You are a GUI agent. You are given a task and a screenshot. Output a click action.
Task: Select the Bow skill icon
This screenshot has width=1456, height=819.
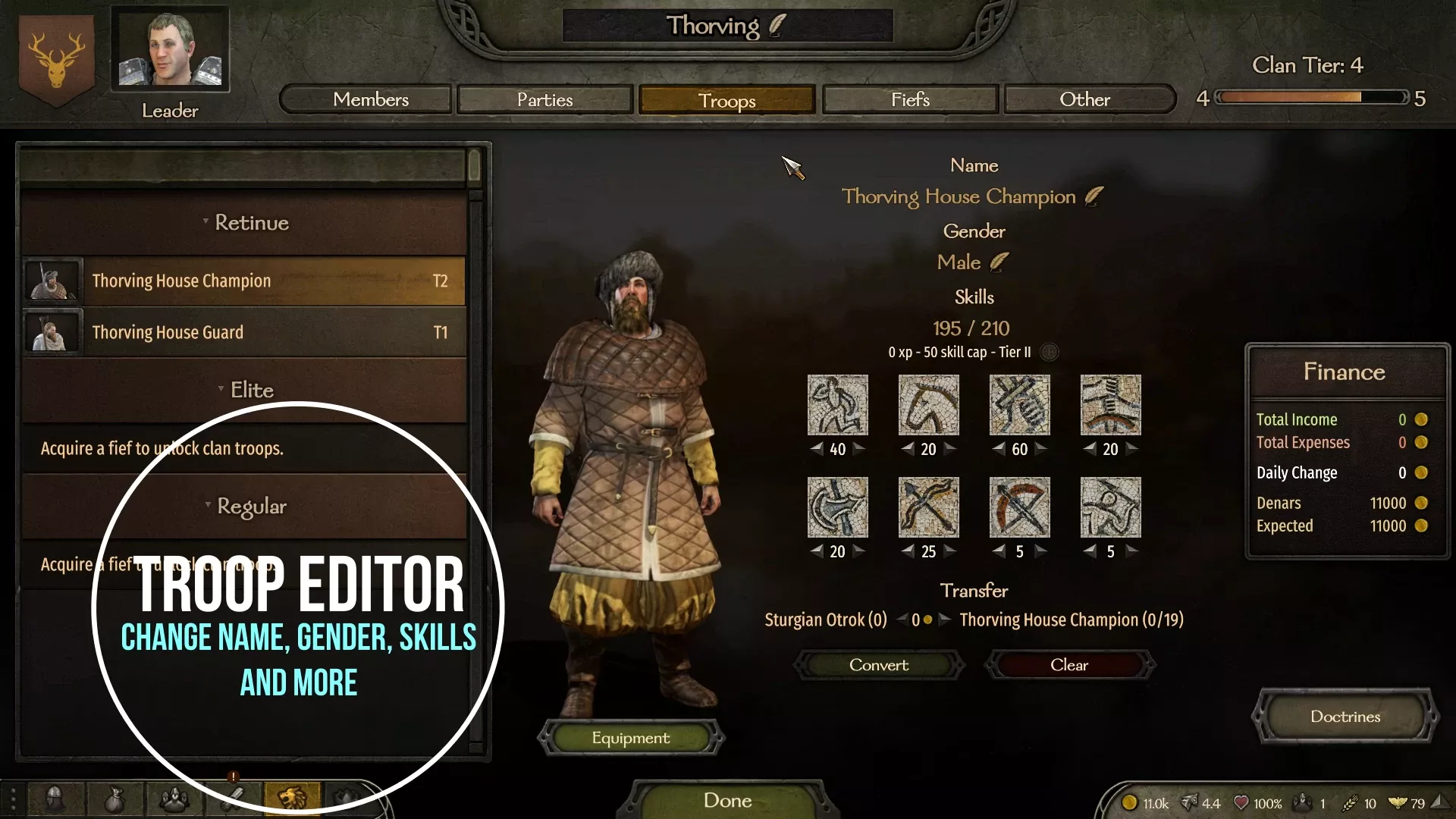929,507
